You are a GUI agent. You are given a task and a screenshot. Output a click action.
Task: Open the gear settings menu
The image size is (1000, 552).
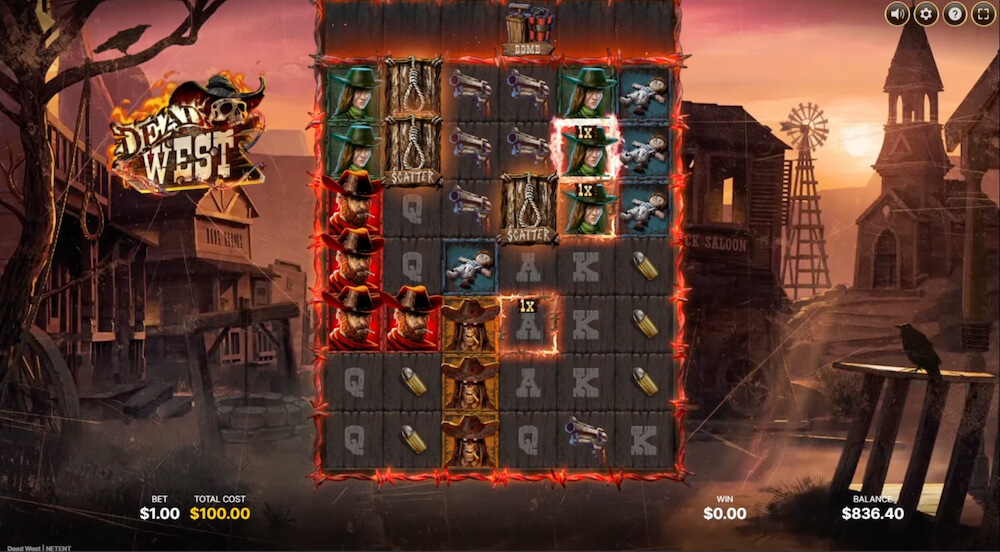pos(926,14)
